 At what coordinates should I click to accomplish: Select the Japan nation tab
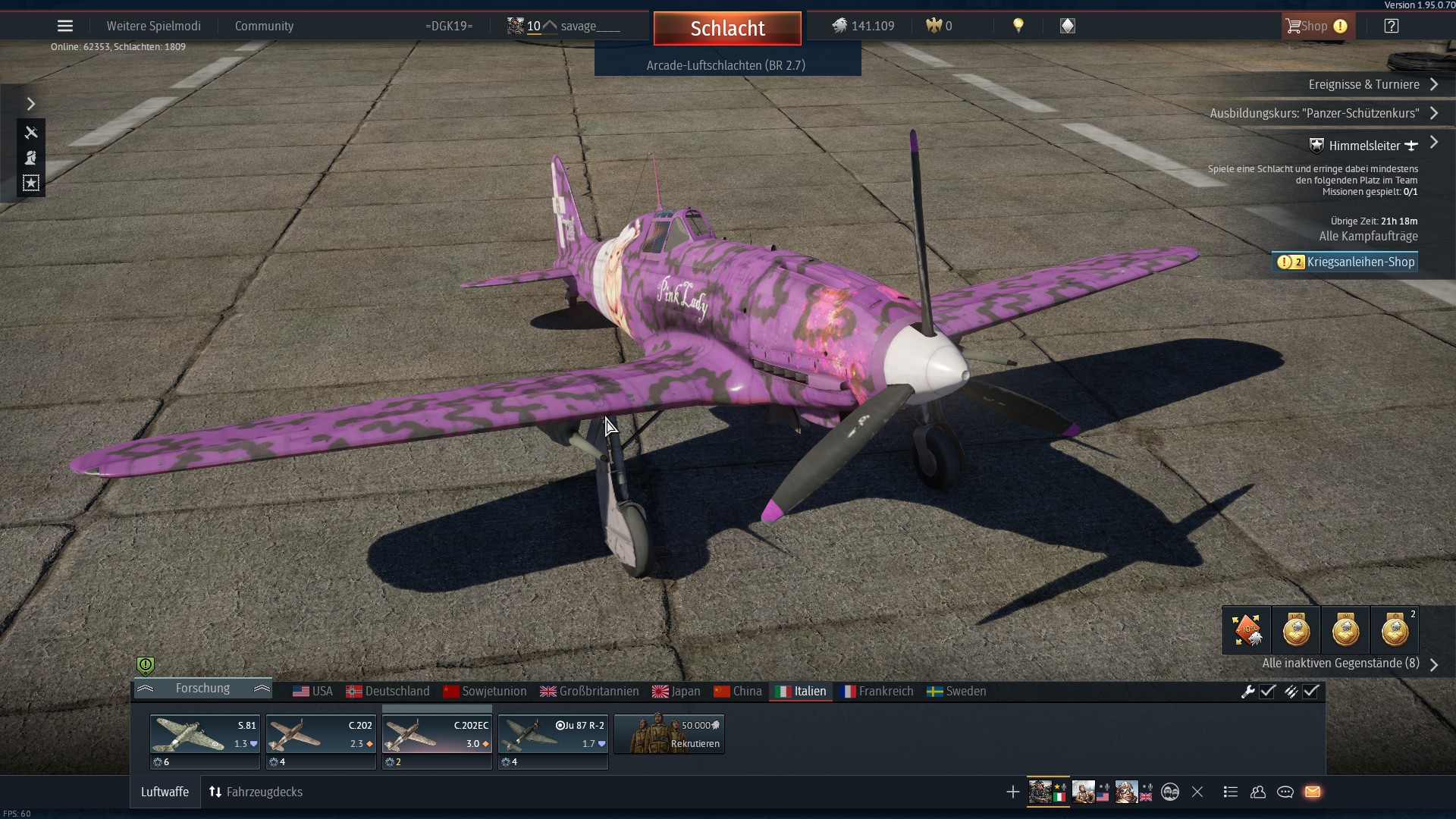coord(676,691)
